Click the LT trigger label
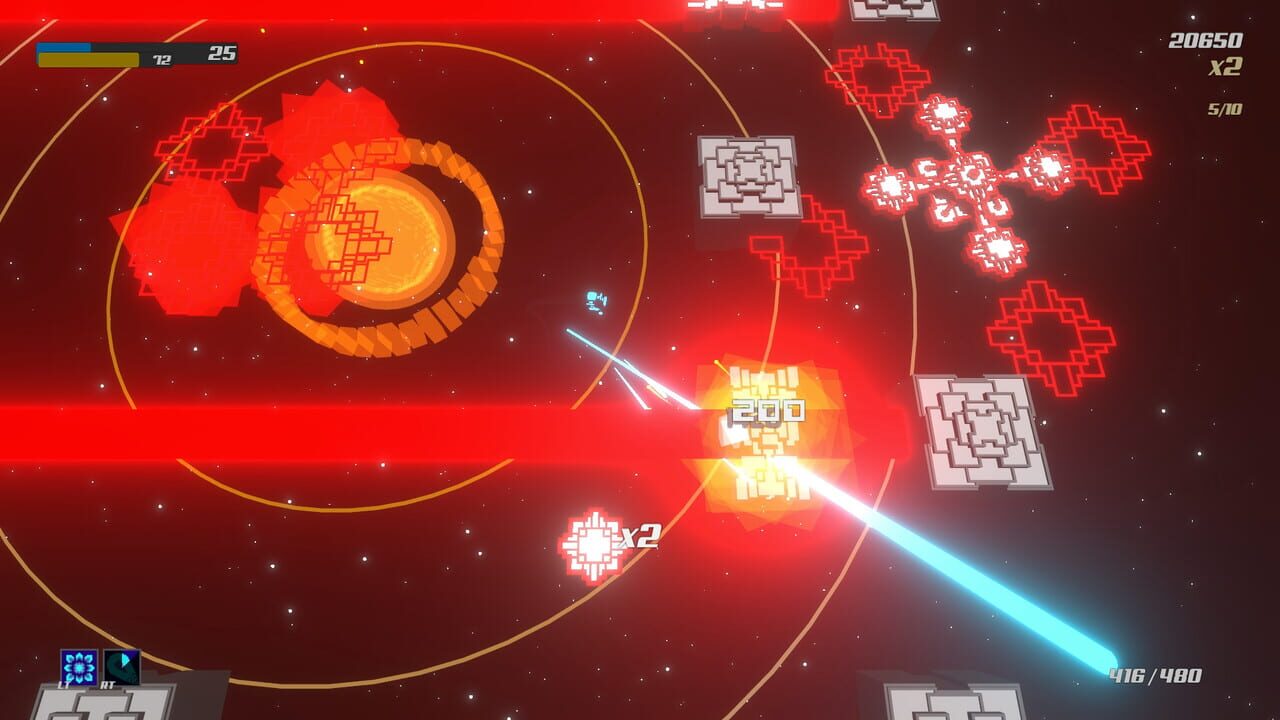Image resolution: width=1280 pixels, height=720 pixels. (63, 685)
